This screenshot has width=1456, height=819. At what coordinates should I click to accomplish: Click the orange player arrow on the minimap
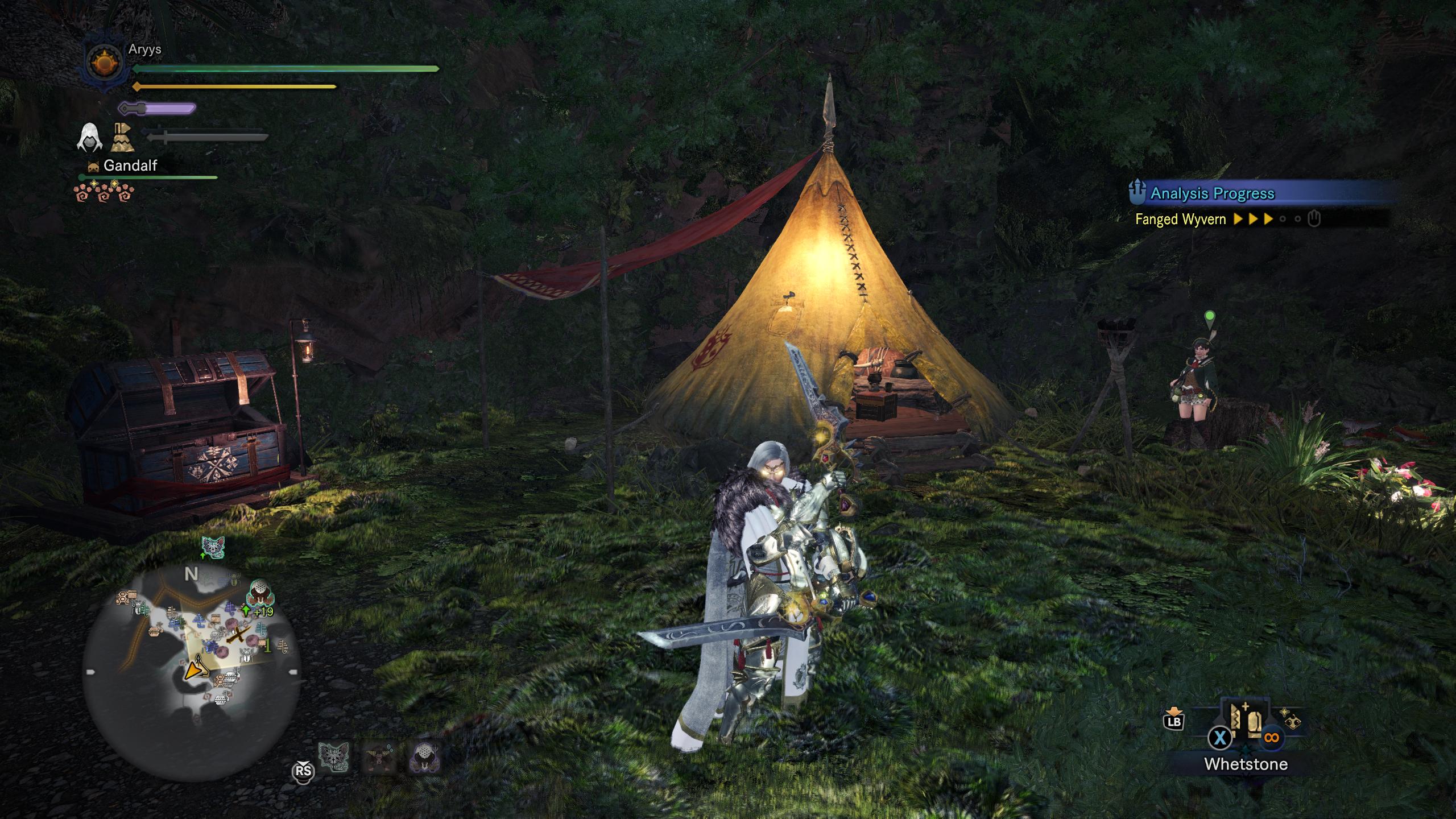click(x=195, y=669)
